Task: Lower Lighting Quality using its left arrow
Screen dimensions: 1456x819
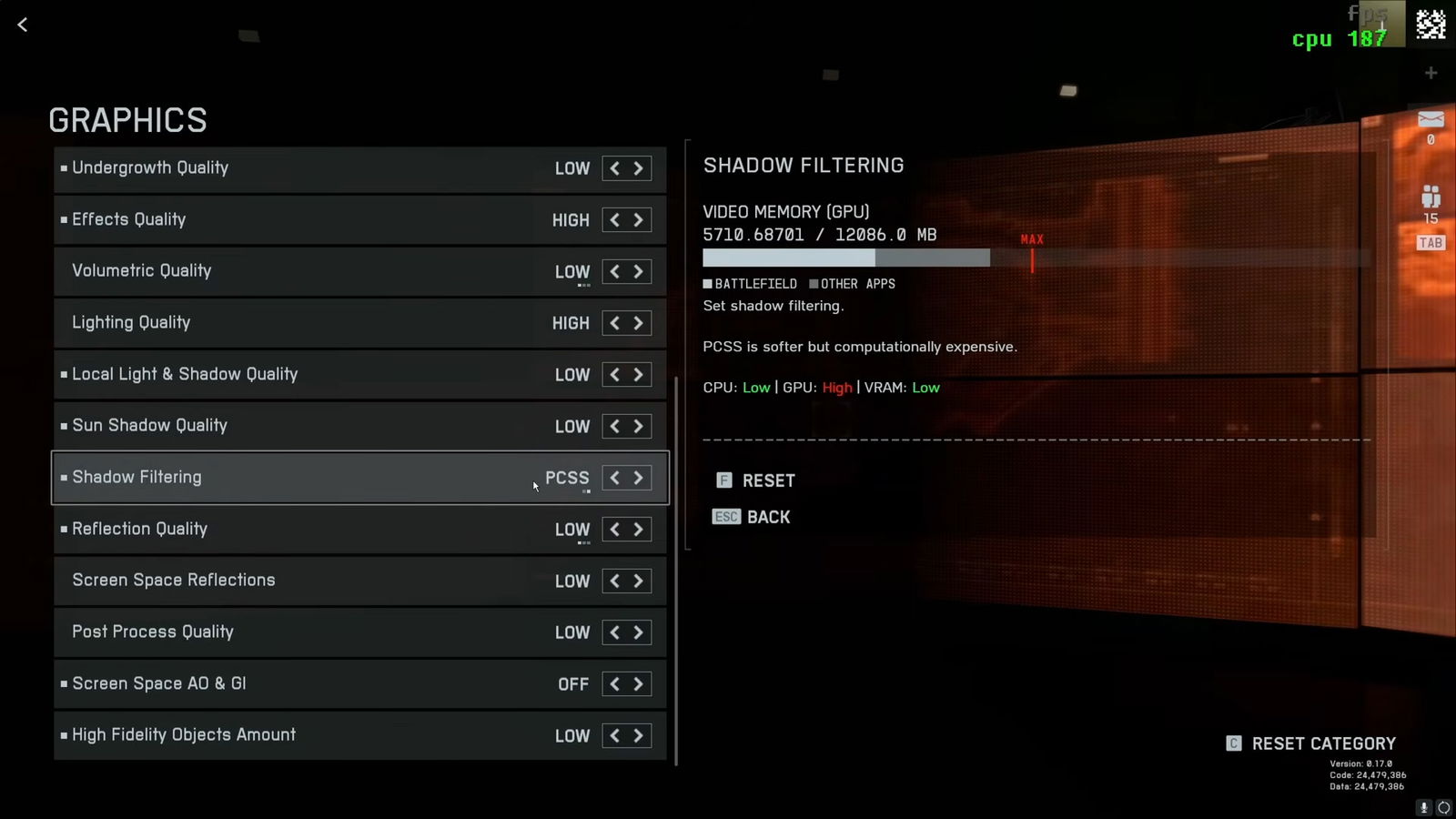Action: pyautogui.click(x=614, y=323)
